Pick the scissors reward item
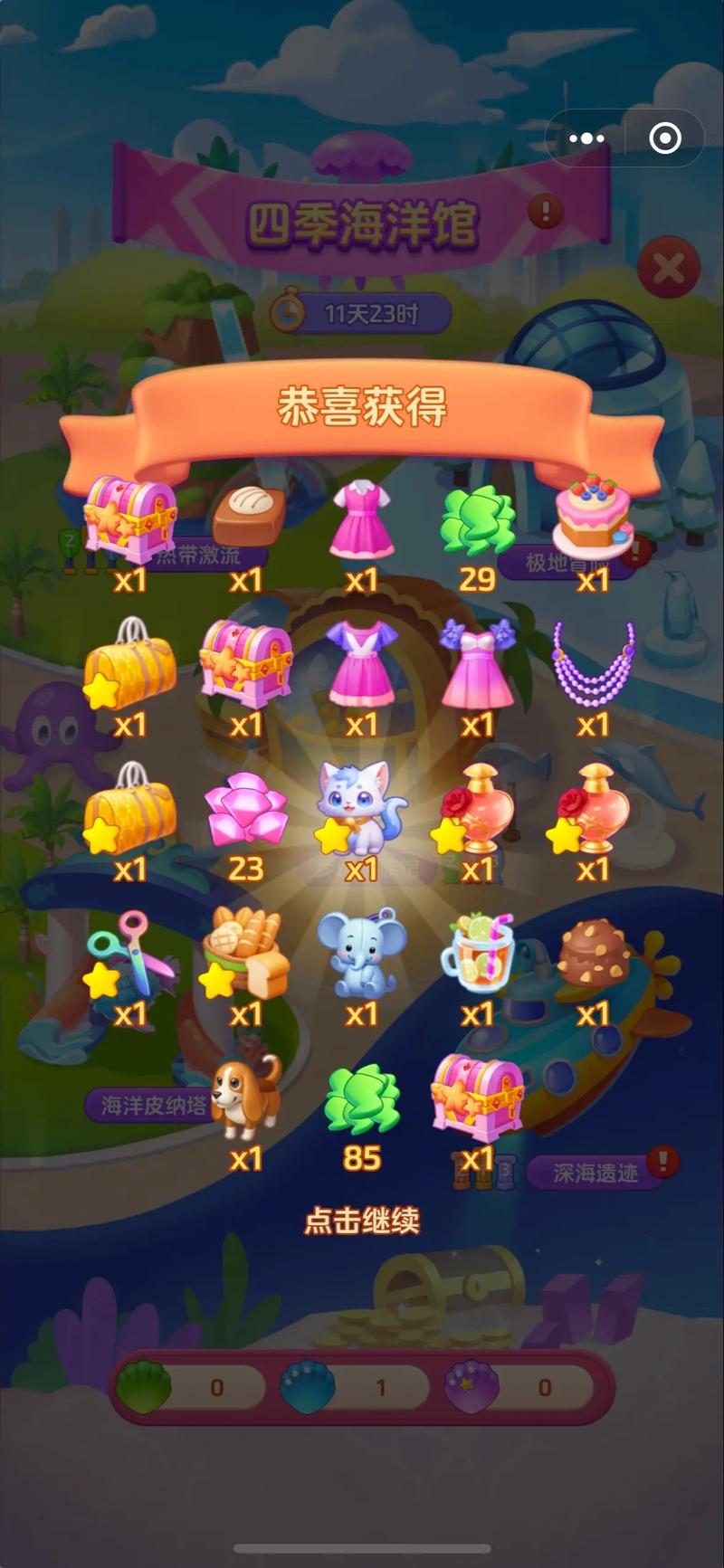 (131, 955)
